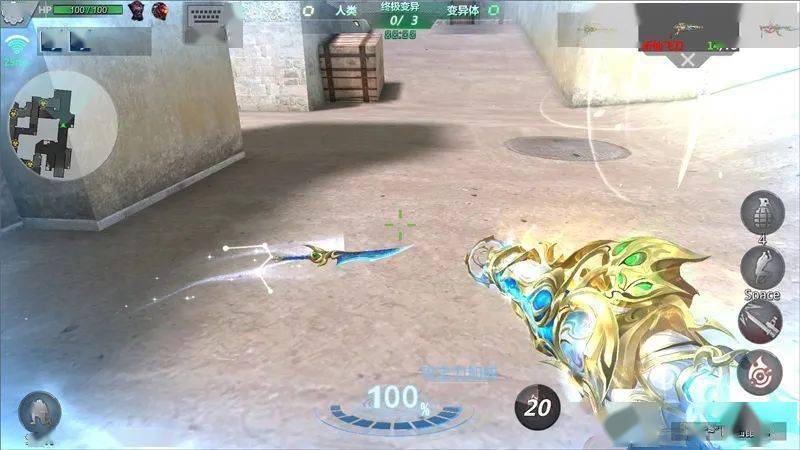The height and width of the screenshot is (450, 800).
Task: Tap the round button showing 20
Action: pyautogui.click(x=538, y=406)
